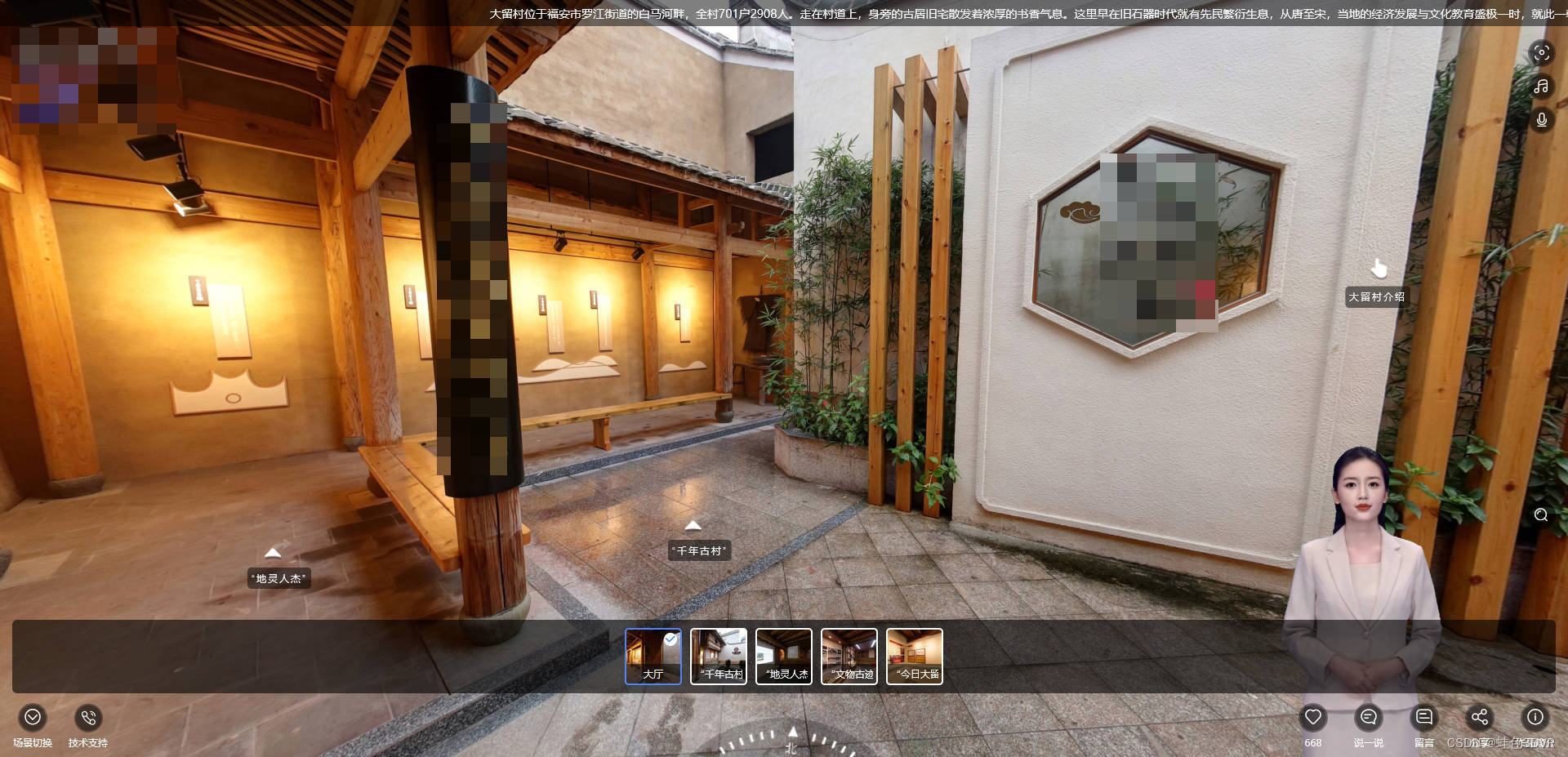The height and width of the screenshot is (757, 1568).
Task: Open 技术支持 technical support
Action: (x=88, y=718)
